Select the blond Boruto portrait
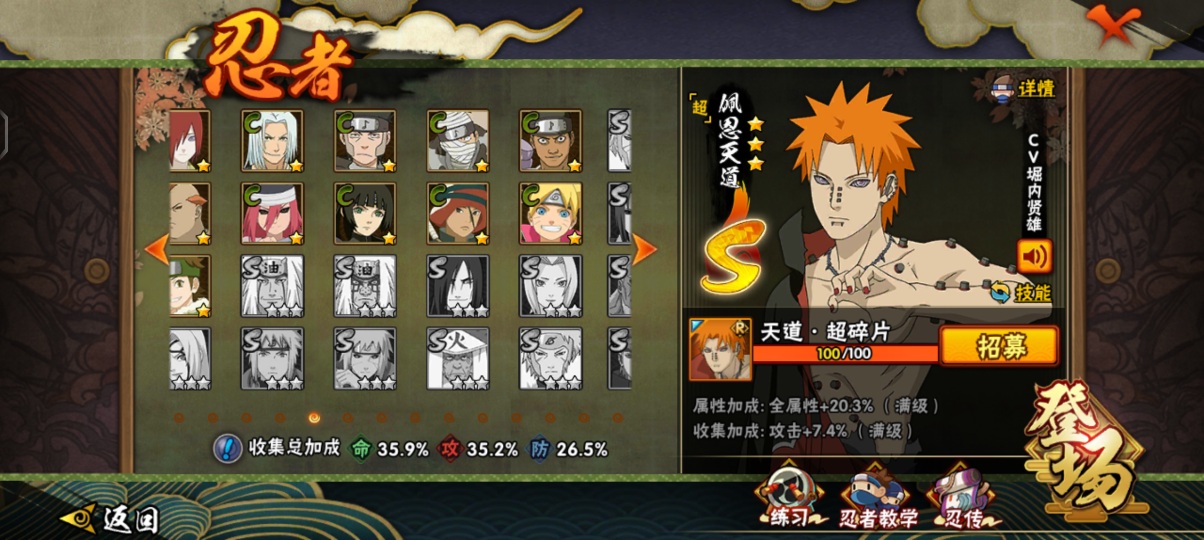This screenshot has width=1204, height=540. tap(550, 213)
